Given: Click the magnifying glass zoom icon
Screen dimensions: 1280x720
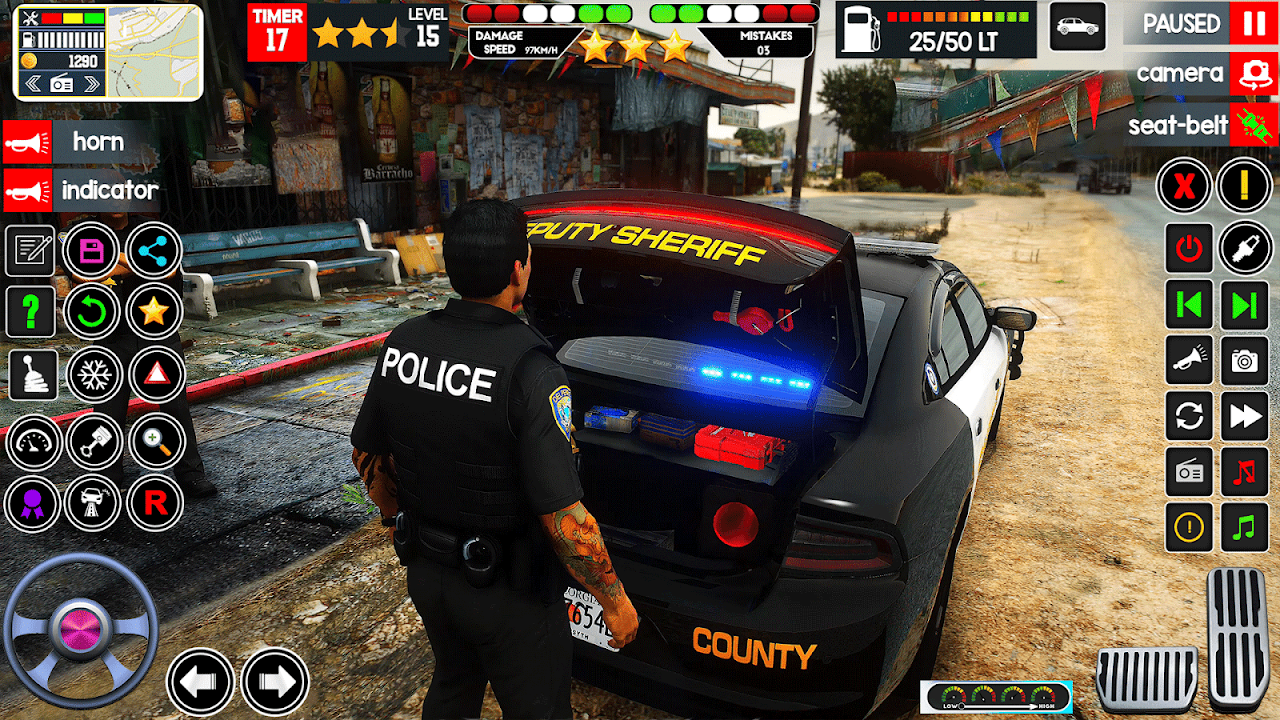Looking at the screenshot, I should pyautogui.click(x=156, y=440).
